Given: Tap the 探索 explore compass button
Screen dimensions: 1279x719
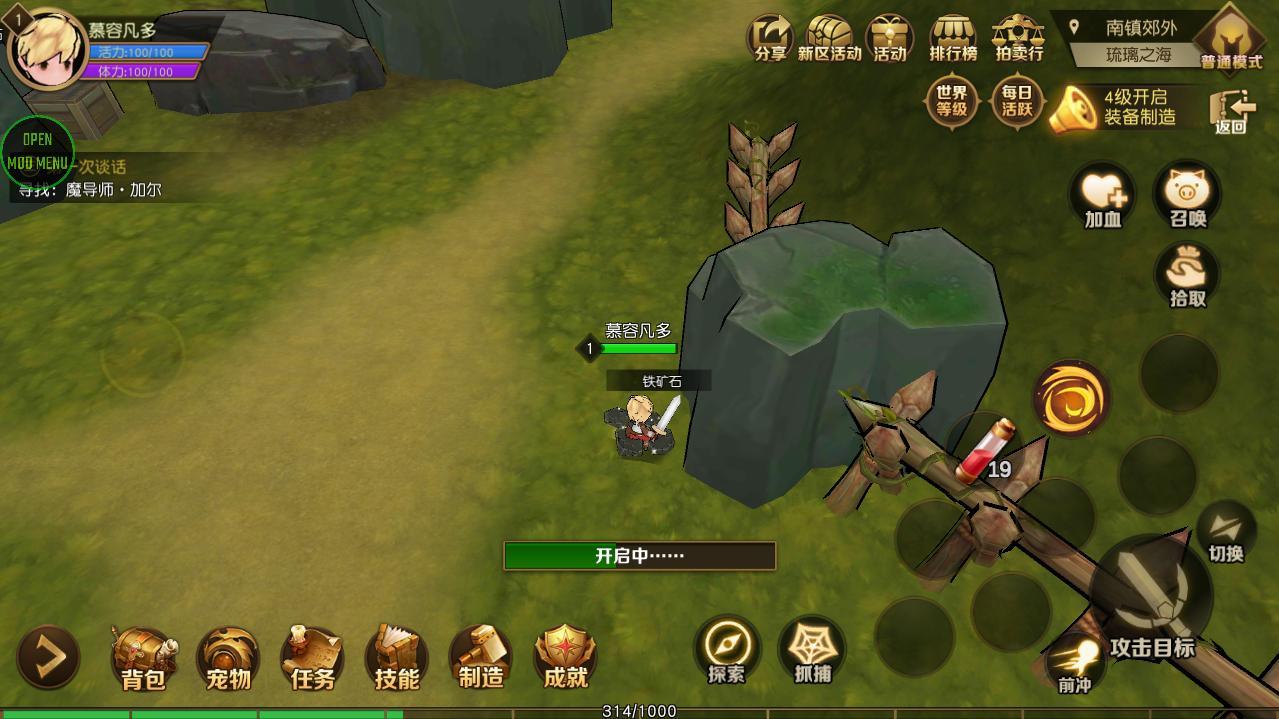Looking at the screenshot, I should point(727,650).
